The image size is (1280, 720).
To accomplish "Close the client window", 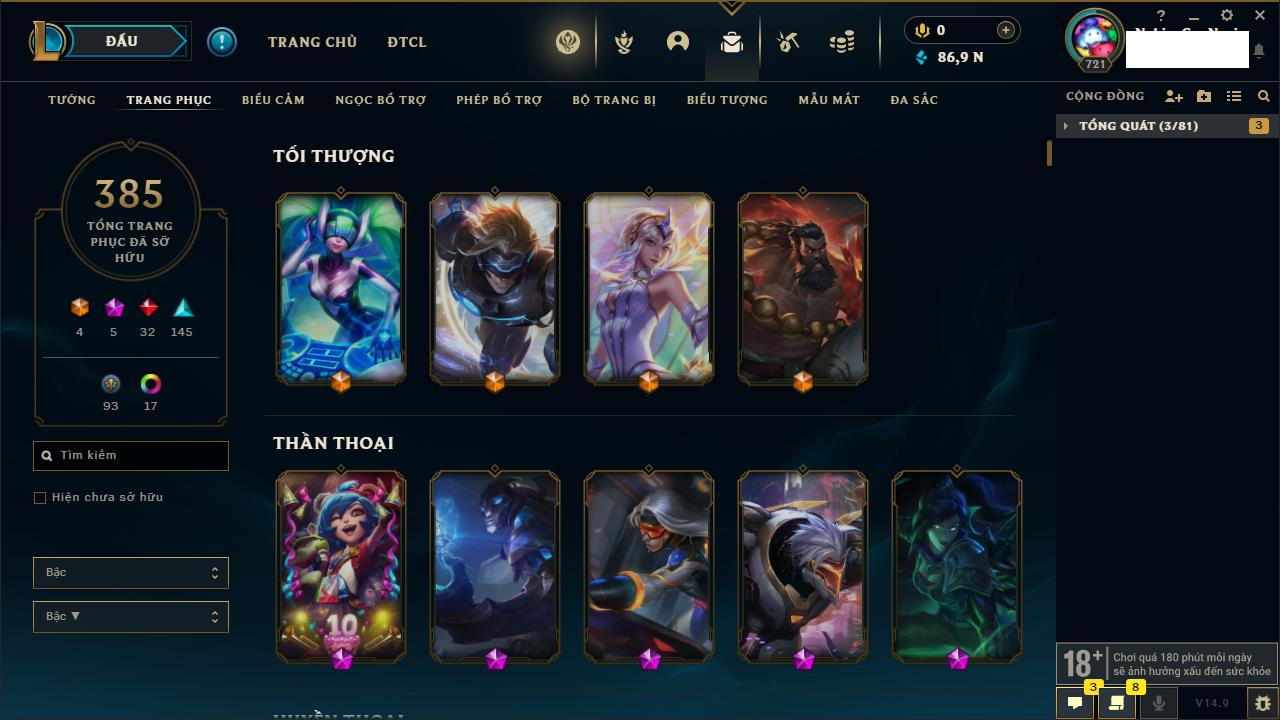I will click(x=1260, y=15).
